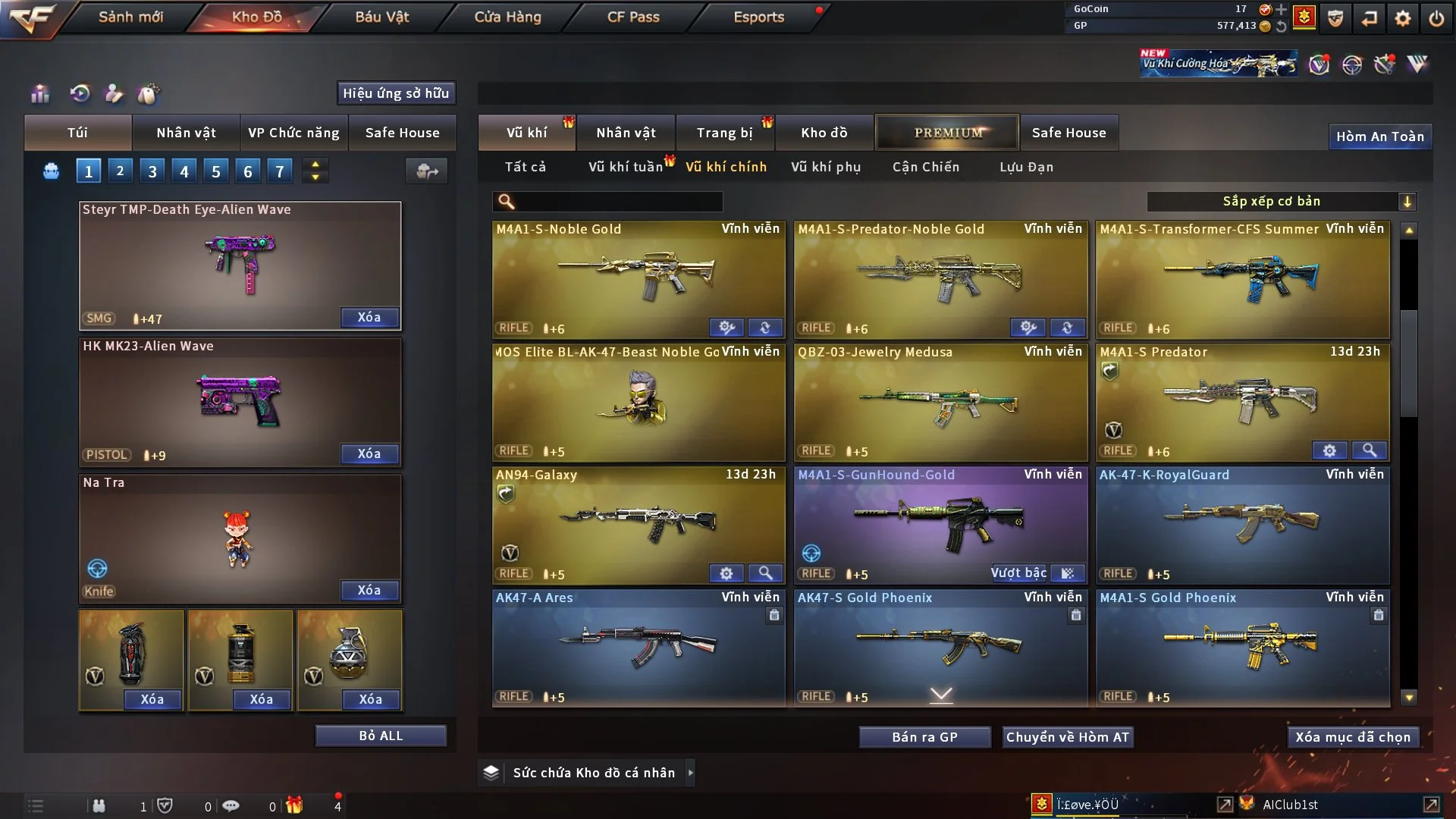Select the PREMIUM storage tab
Image resolution: width=1456 pixels, height=819 pixels.
pyautogui.click(x=947, y=133)
